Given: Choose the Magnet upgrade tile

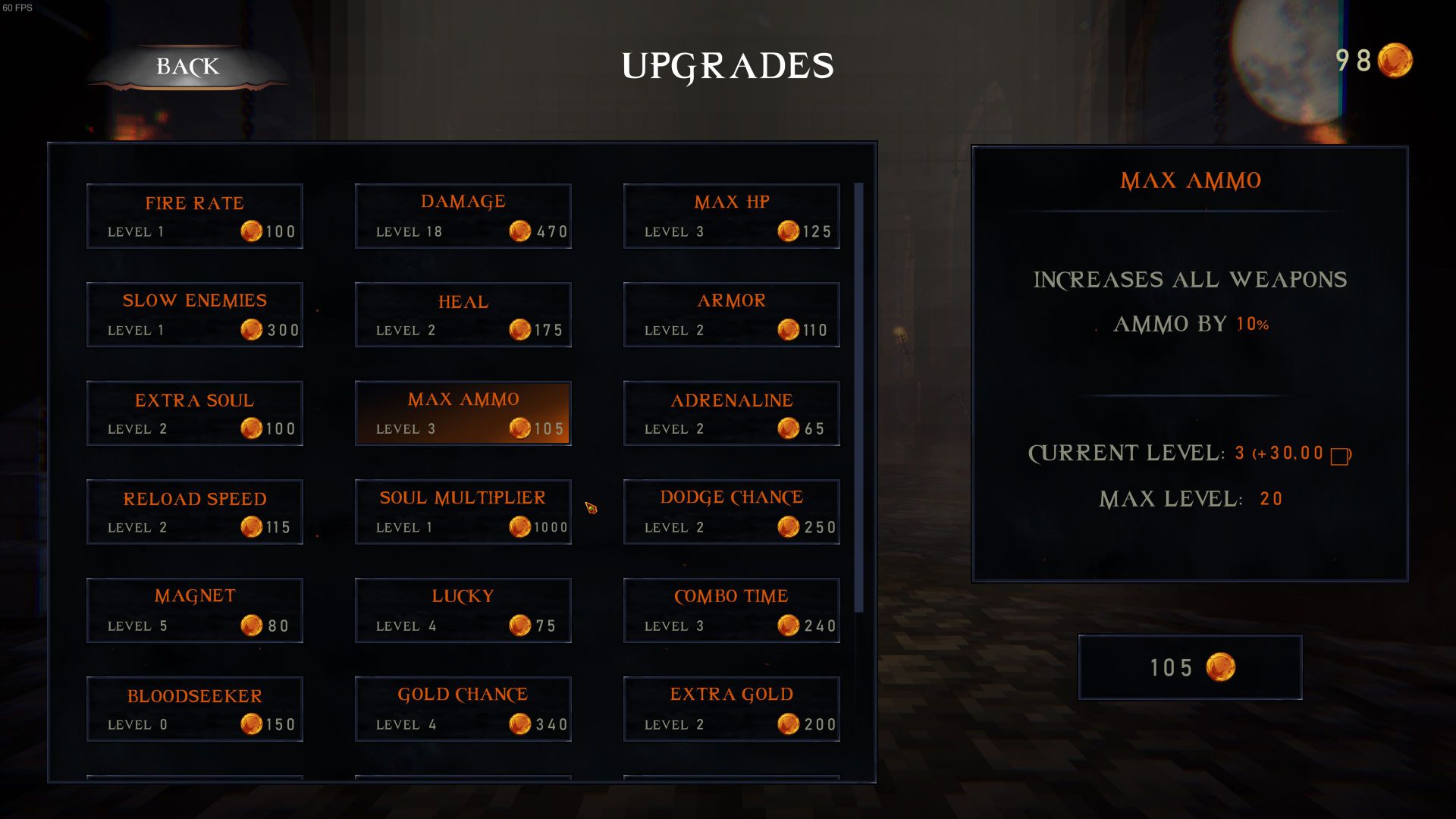Looking at the screenshot, I should coord(195,610).
